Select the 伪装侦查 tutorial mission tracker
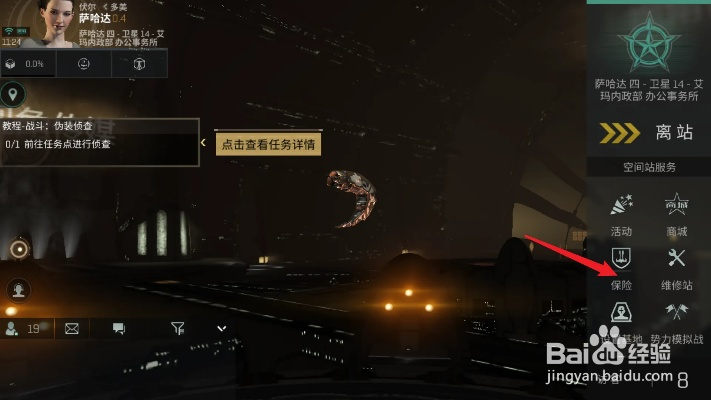Image resolution: width=711 pixels, height=400 pixels. click(x=99, y=135)
